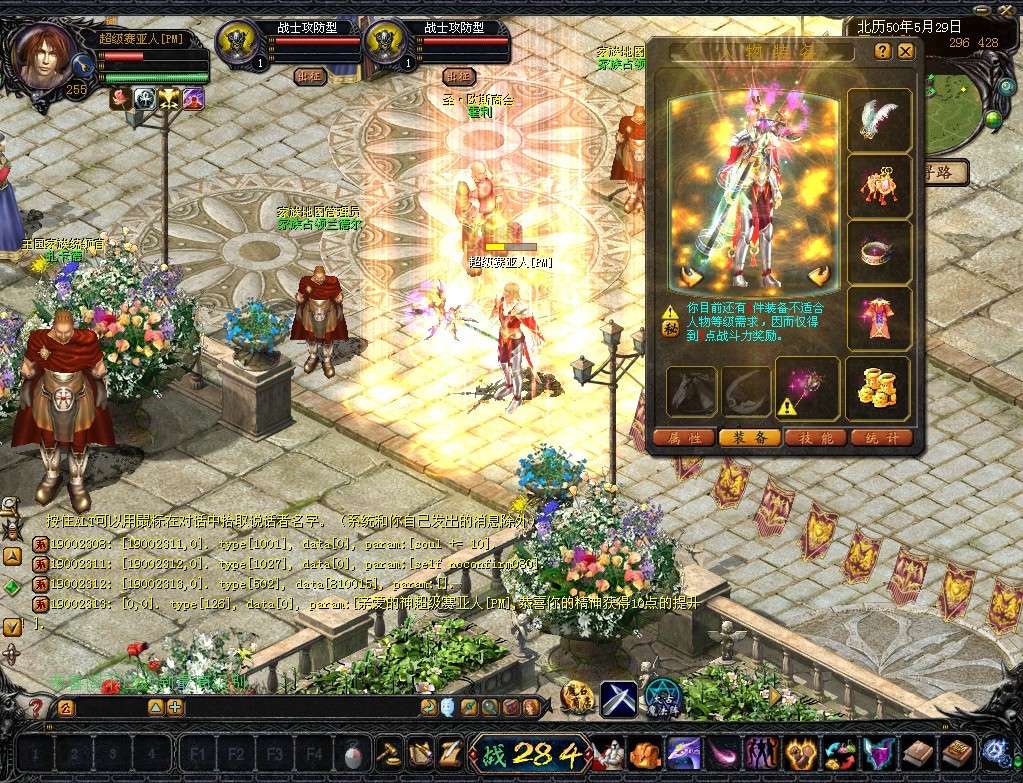Viewport: 1023px width, 783px height.
Task: Choose the red robe armor slot
Action: click(879, 319)
